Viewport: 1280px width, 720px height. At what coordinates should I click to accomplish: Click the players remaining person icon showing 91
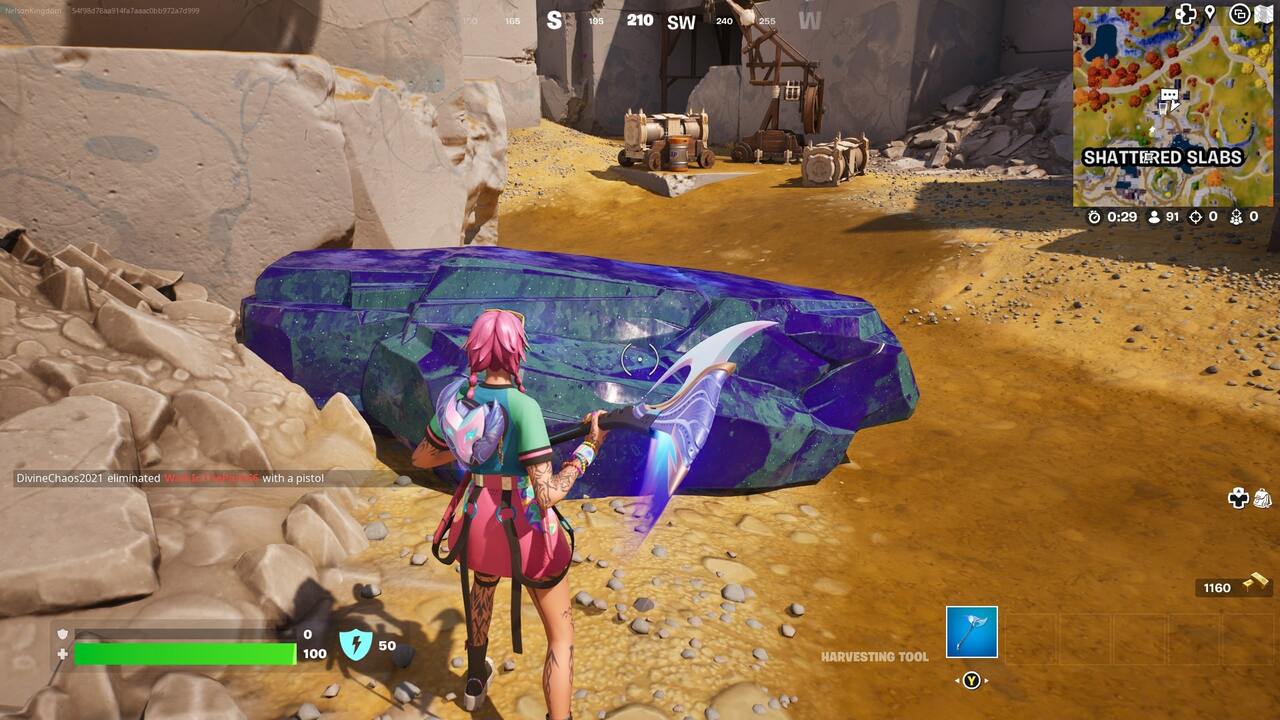click(1153, 217)
